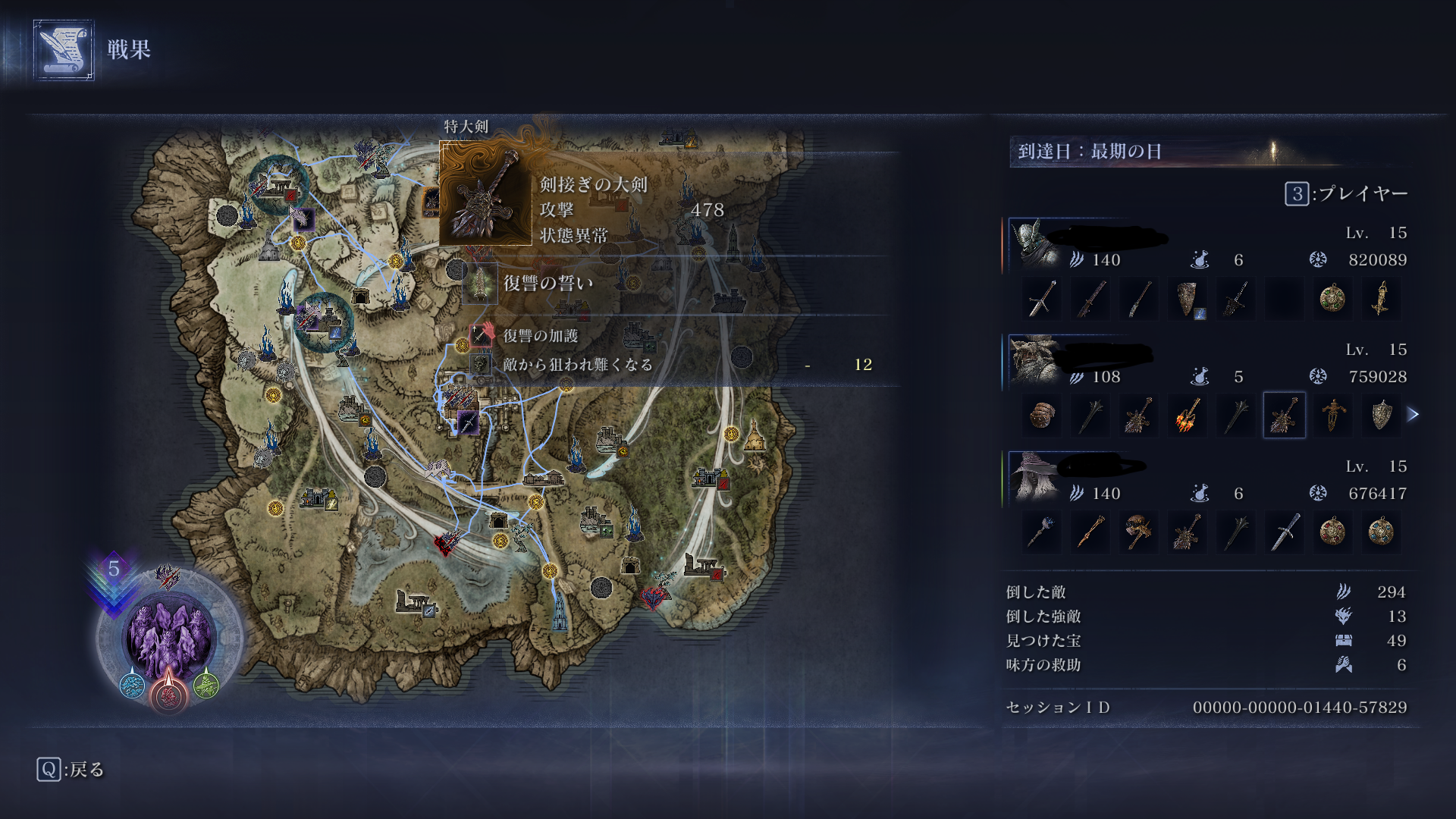Select the witch-hat player portrait

pos(1034,478)
